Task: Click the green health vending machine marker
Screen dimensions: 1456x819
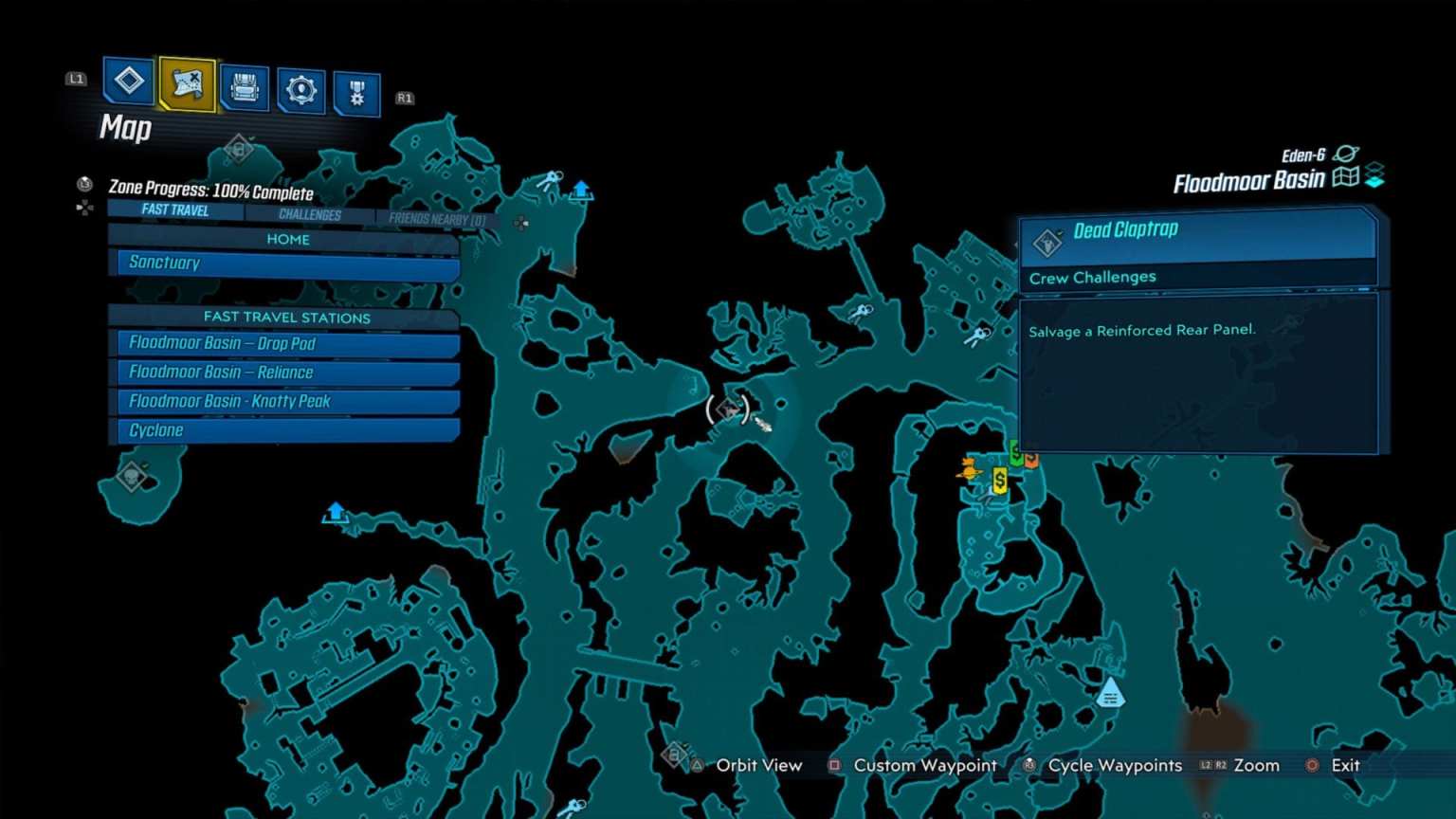Action: [1014, 455]
